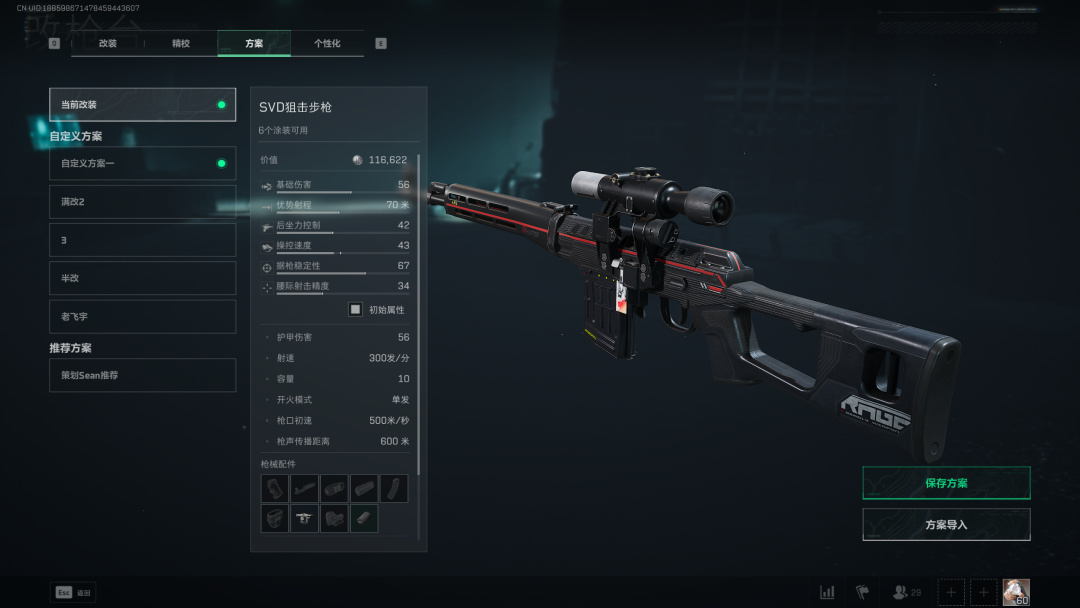The height and width of the screenshot is (608, 1080).
Task: Select the scope attachment with mount icon
Action: pyautogui.click(x=304, y=519)
